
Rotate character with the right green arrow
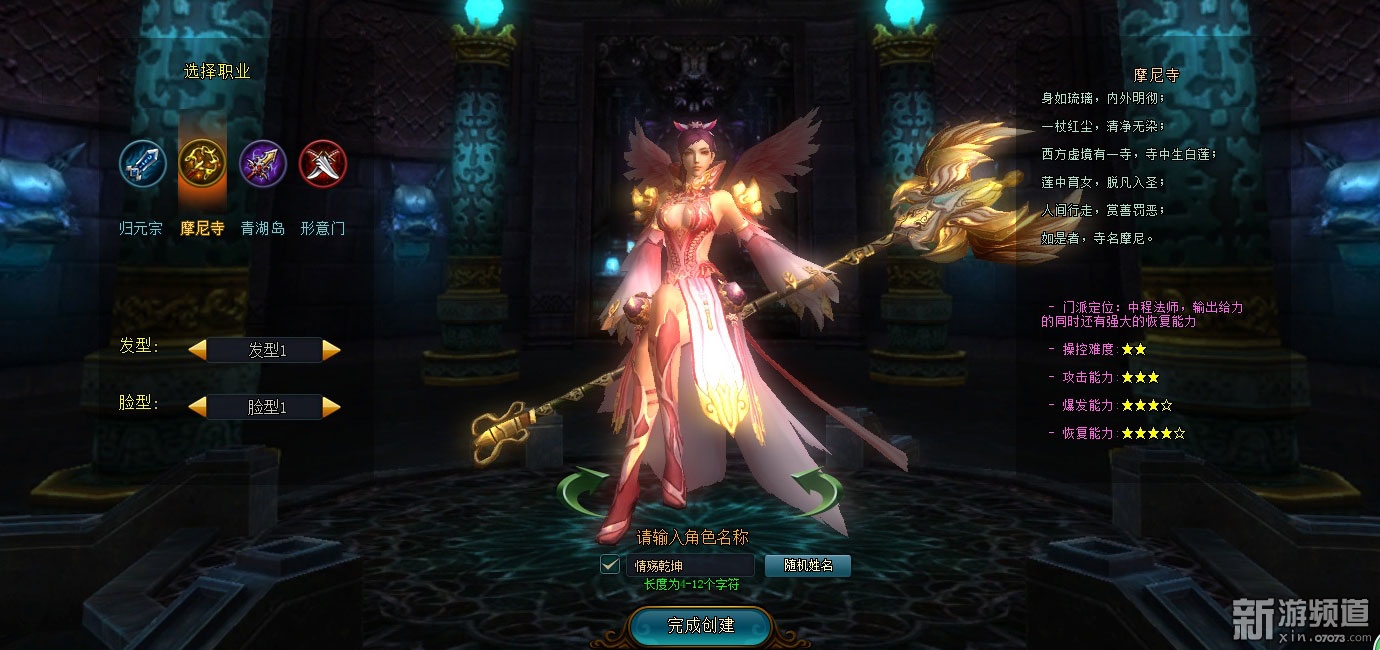pyautogui.click(x=818, y=491)
